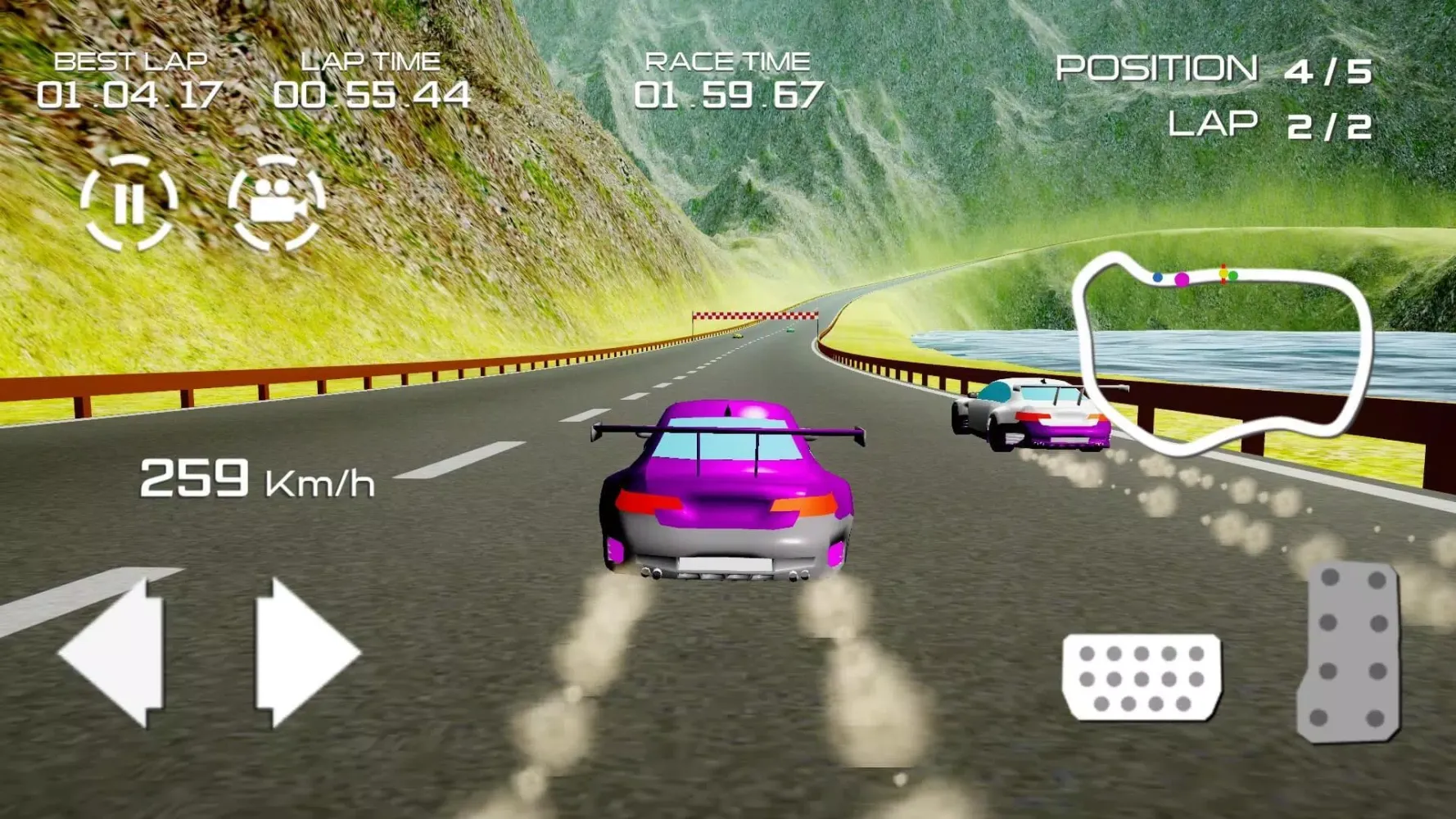Hit the accelerator gas pedal
This screenshot has width=1456, height=819.
pos(1350,652)
